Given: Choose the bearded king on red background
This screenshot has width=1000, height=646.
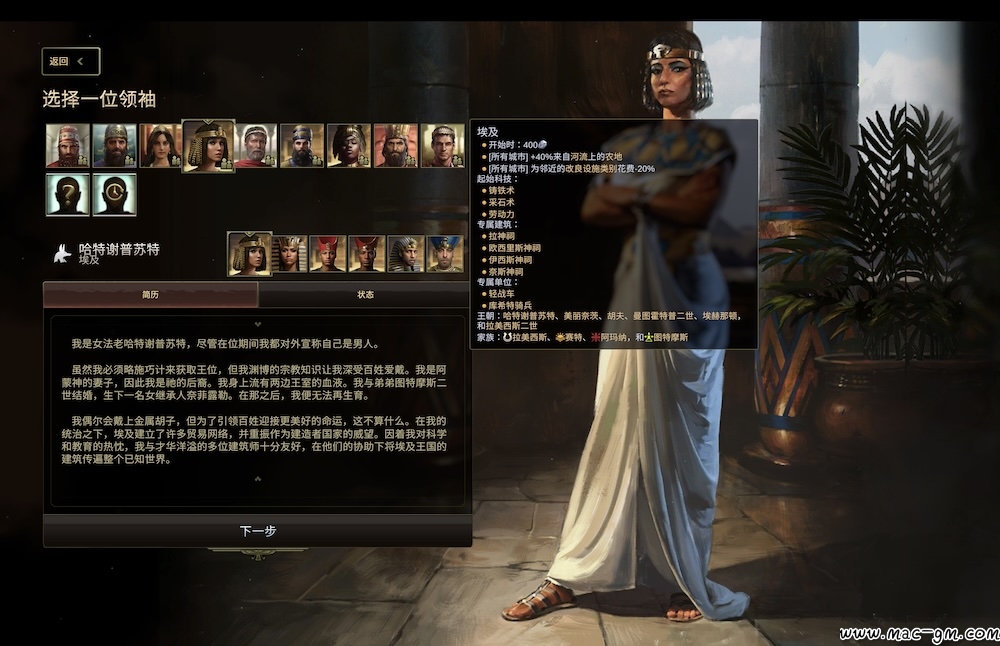Looking at the screenshot, I should [396, 146].
